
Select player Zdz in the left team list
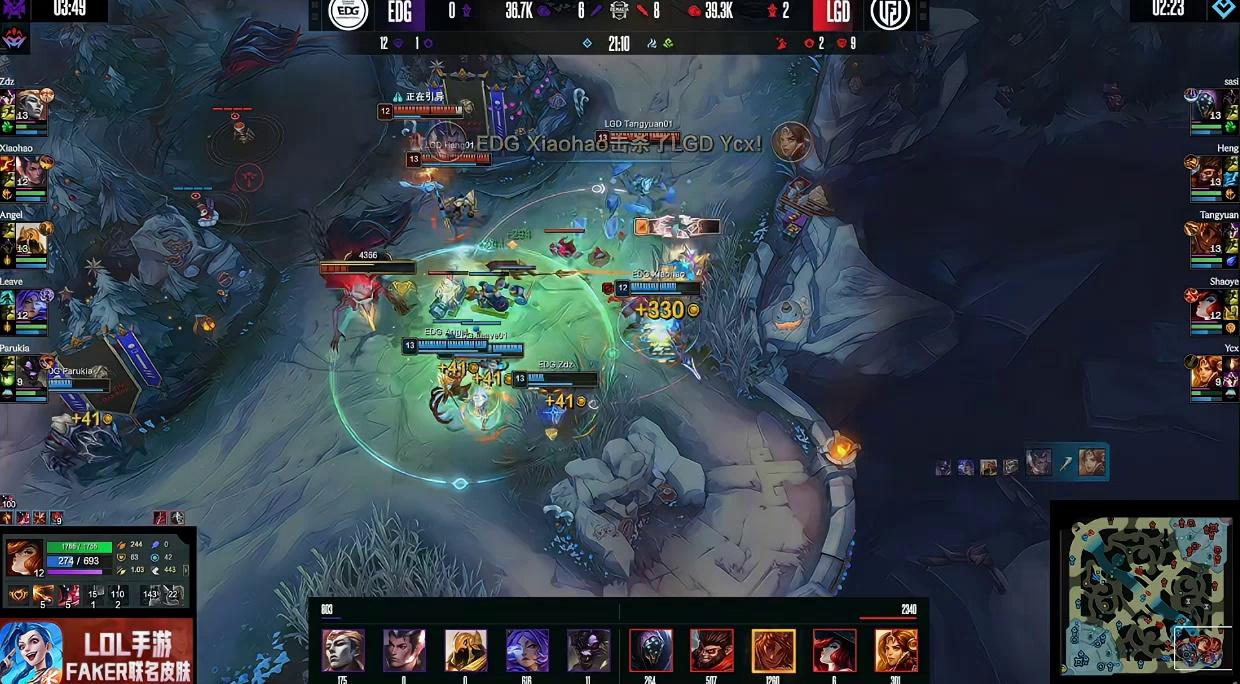tap(30, 105)
